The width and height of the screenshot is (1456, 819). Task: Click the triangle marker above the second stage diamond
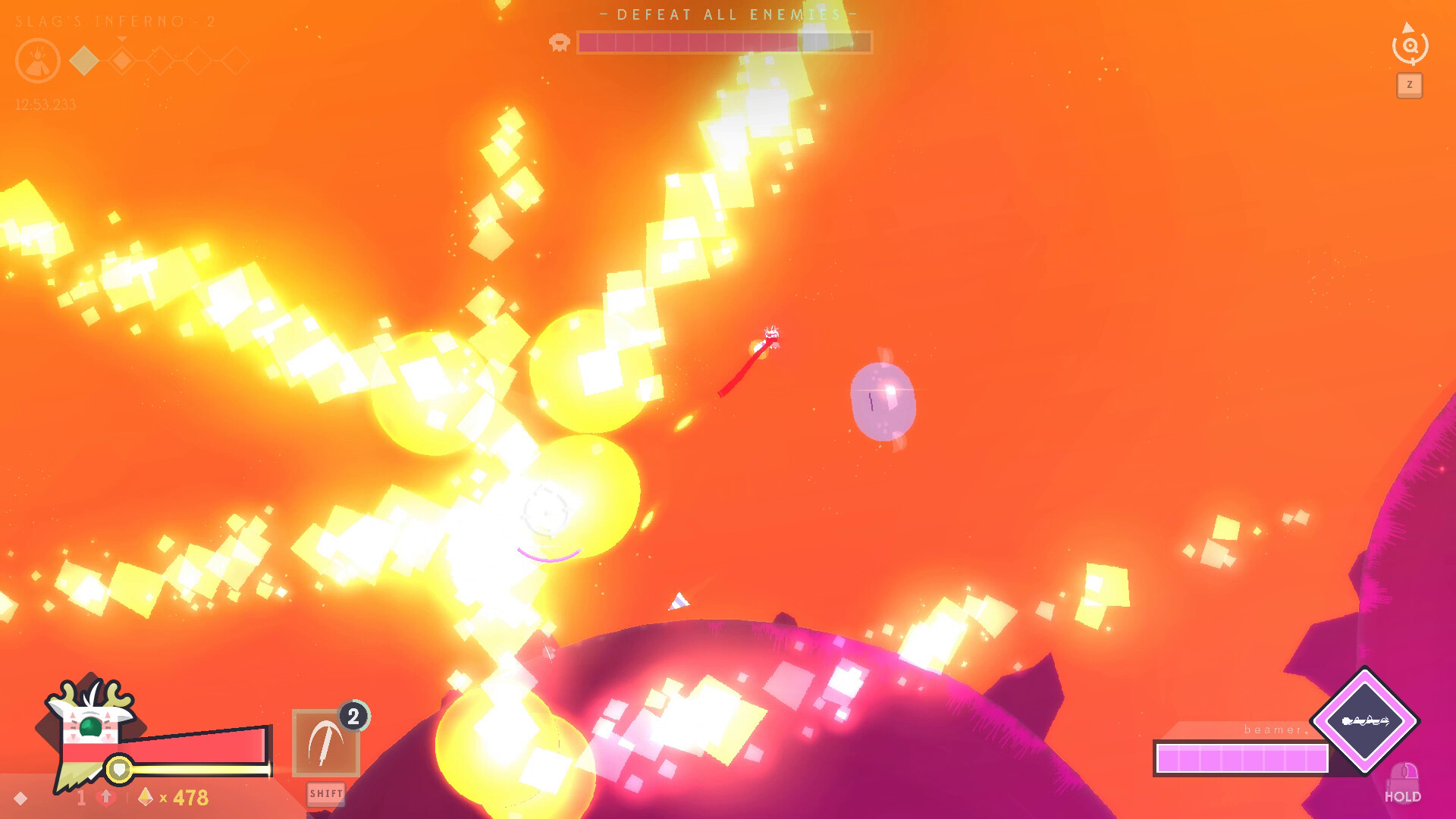pos(121,39)
